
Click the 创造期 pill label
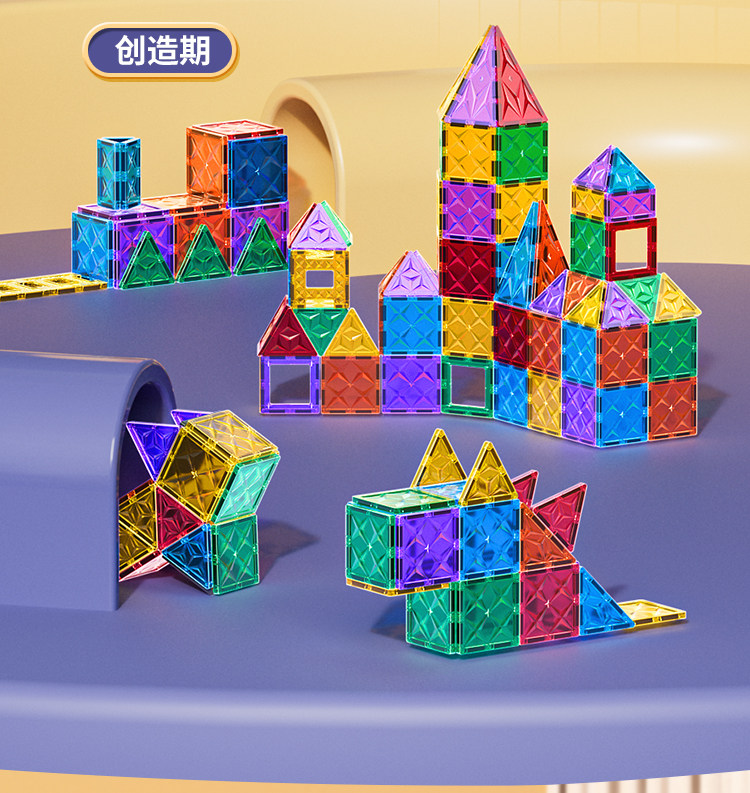coord(161,51)
